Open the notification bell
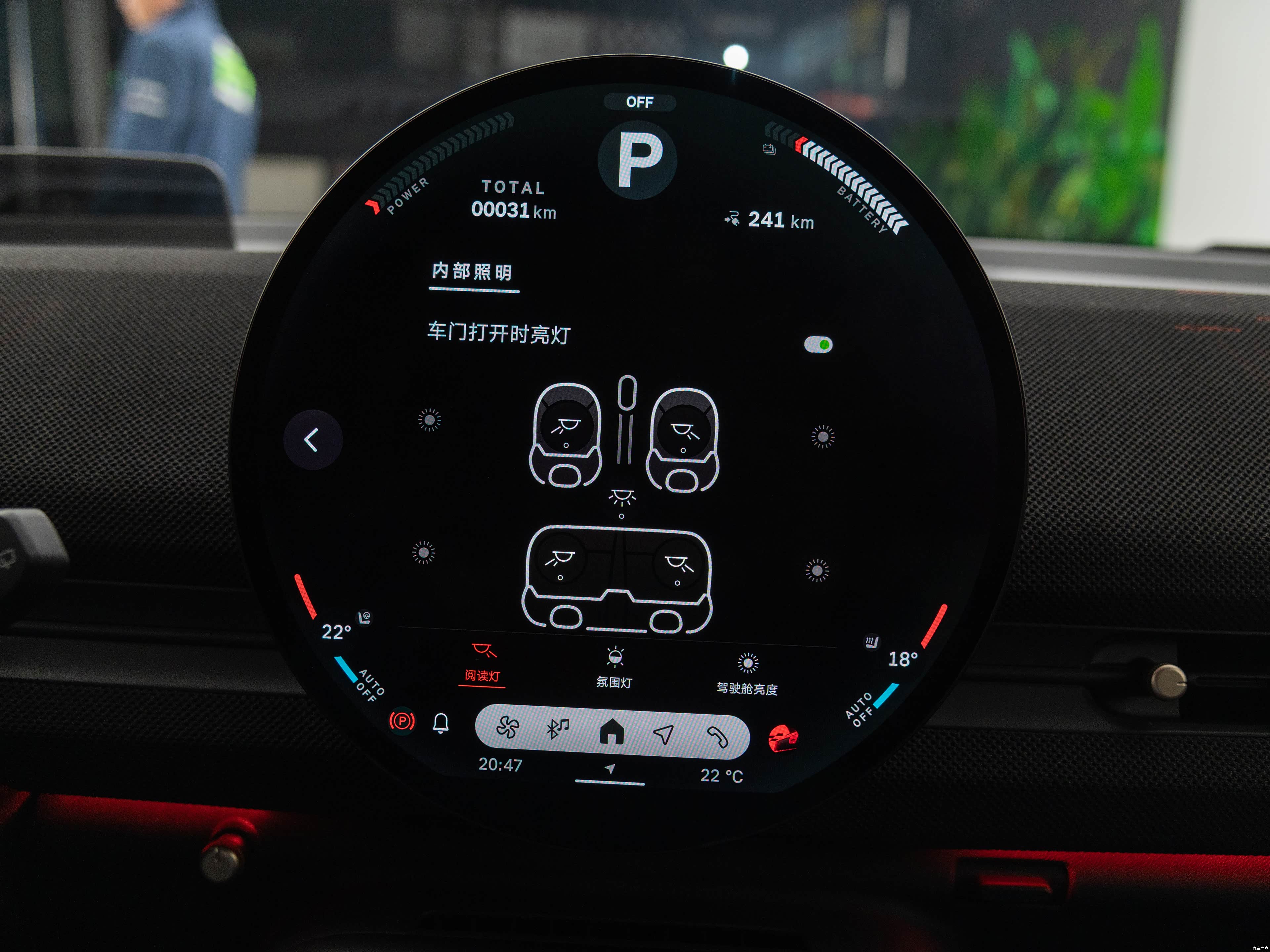 441,723
